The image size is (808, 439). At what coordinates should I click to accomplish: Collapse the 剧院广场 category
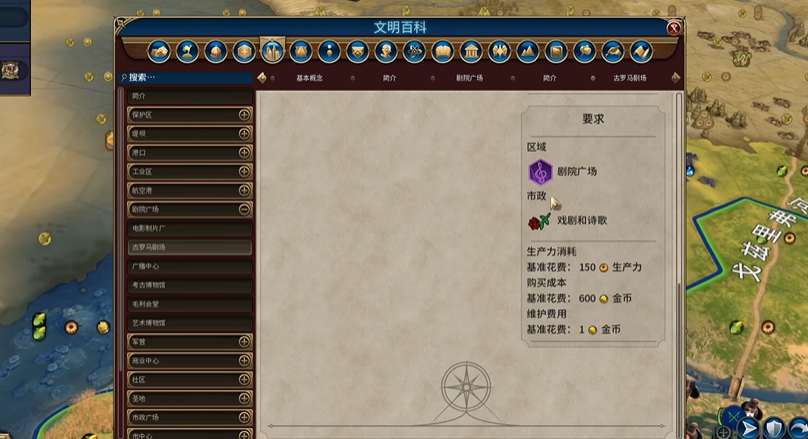(x=244, y=210)
